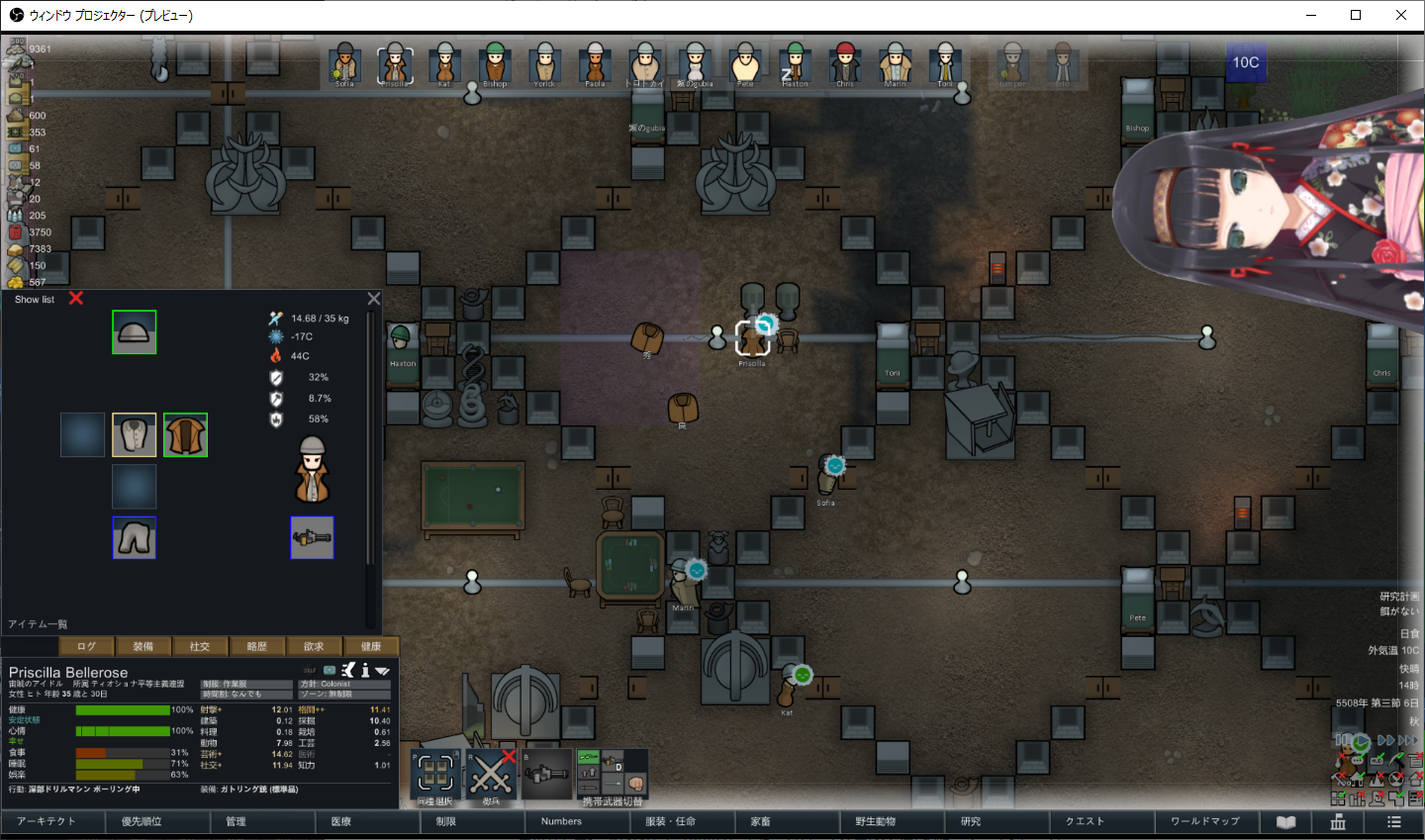Open the ワールドマップ world map
The width and height of the screenshot is (1425, 840).
(x=1205, y=821)
